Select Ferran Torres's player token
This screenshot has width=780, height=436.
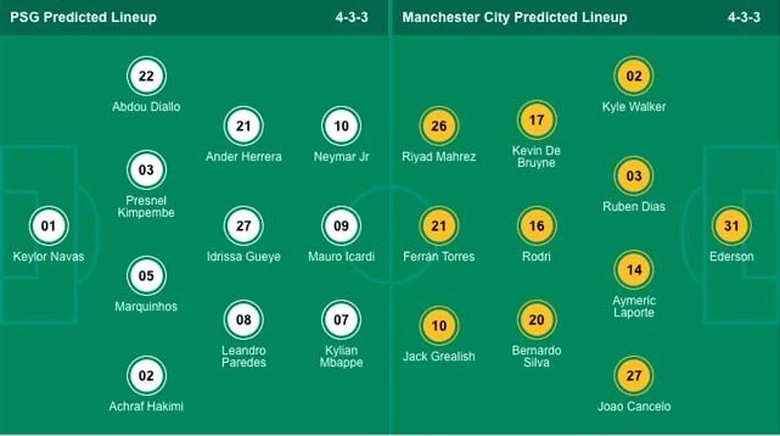(x=440, y=226)
